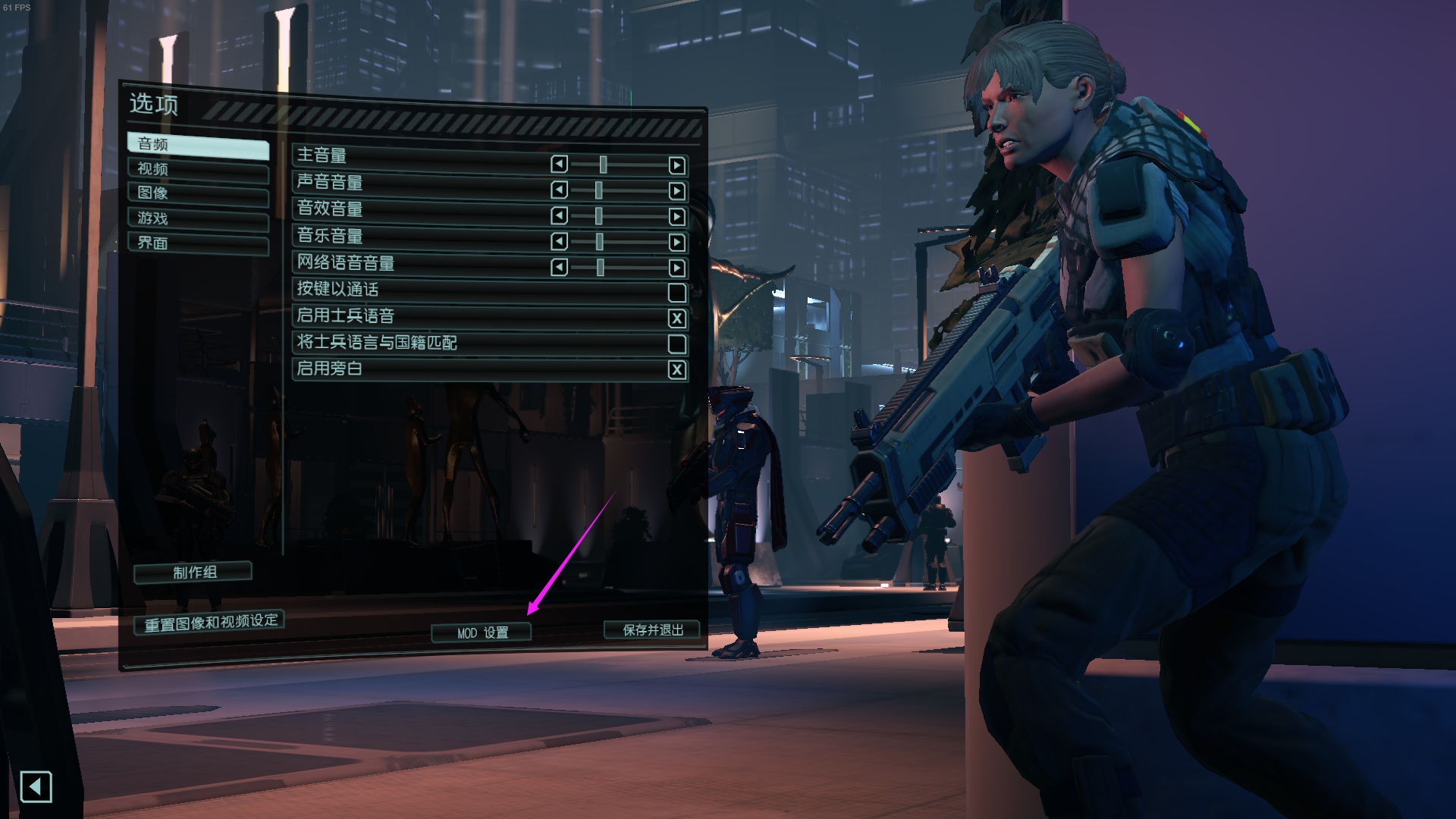This screenshot has height=819, width=1456.
Task: Click the 制作组 credits button
Action: pyautogui.click(x=192, y=573)
